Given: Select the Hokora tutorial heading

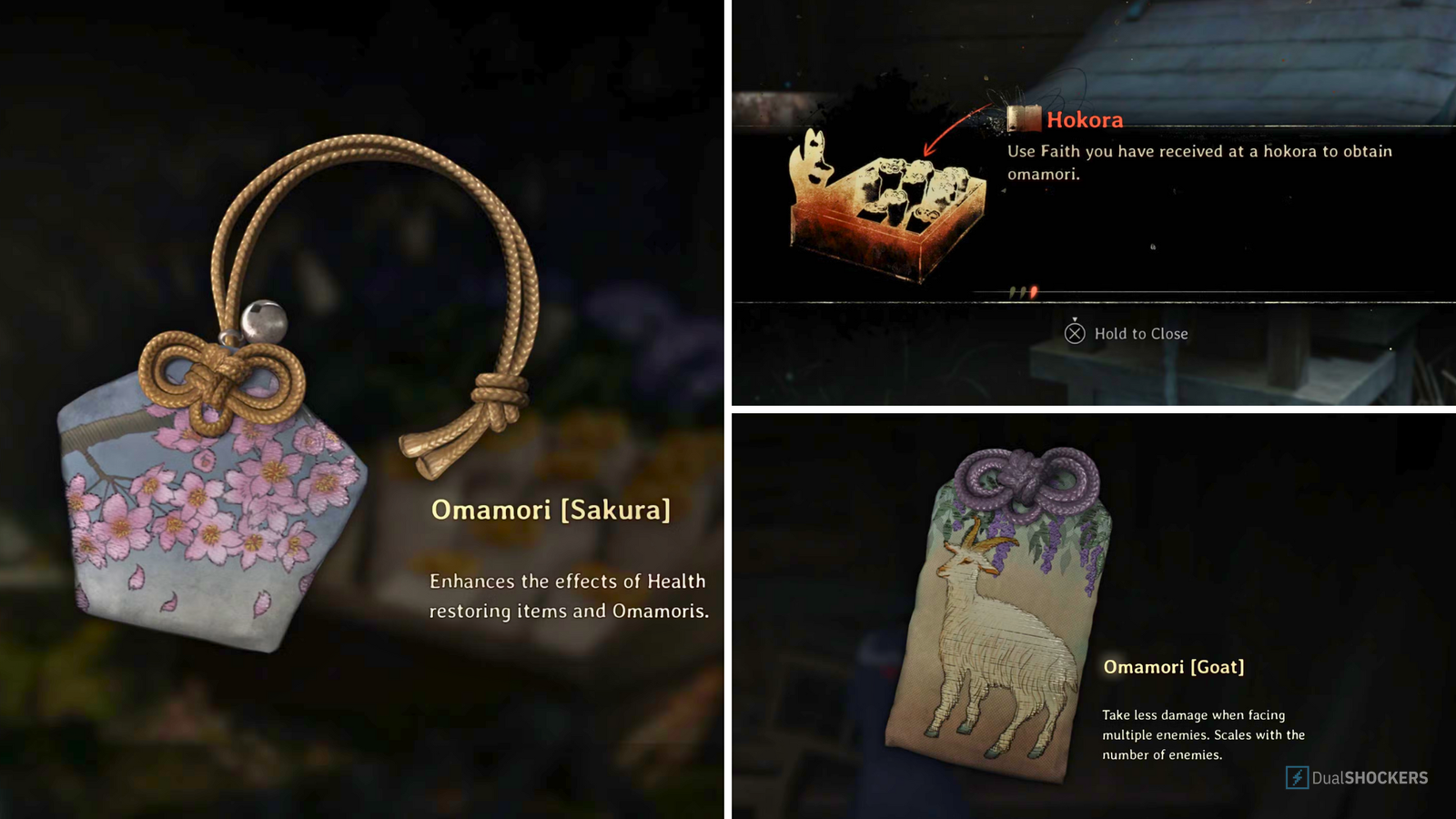Looking at the screenshot, I should (x=1085, y=119).
